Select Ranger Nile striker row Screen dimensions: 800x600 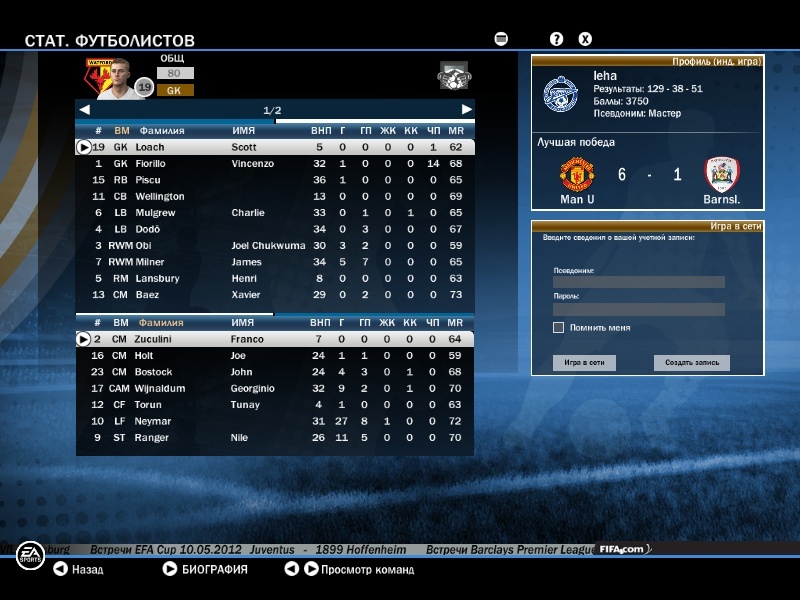pos(275,437)
